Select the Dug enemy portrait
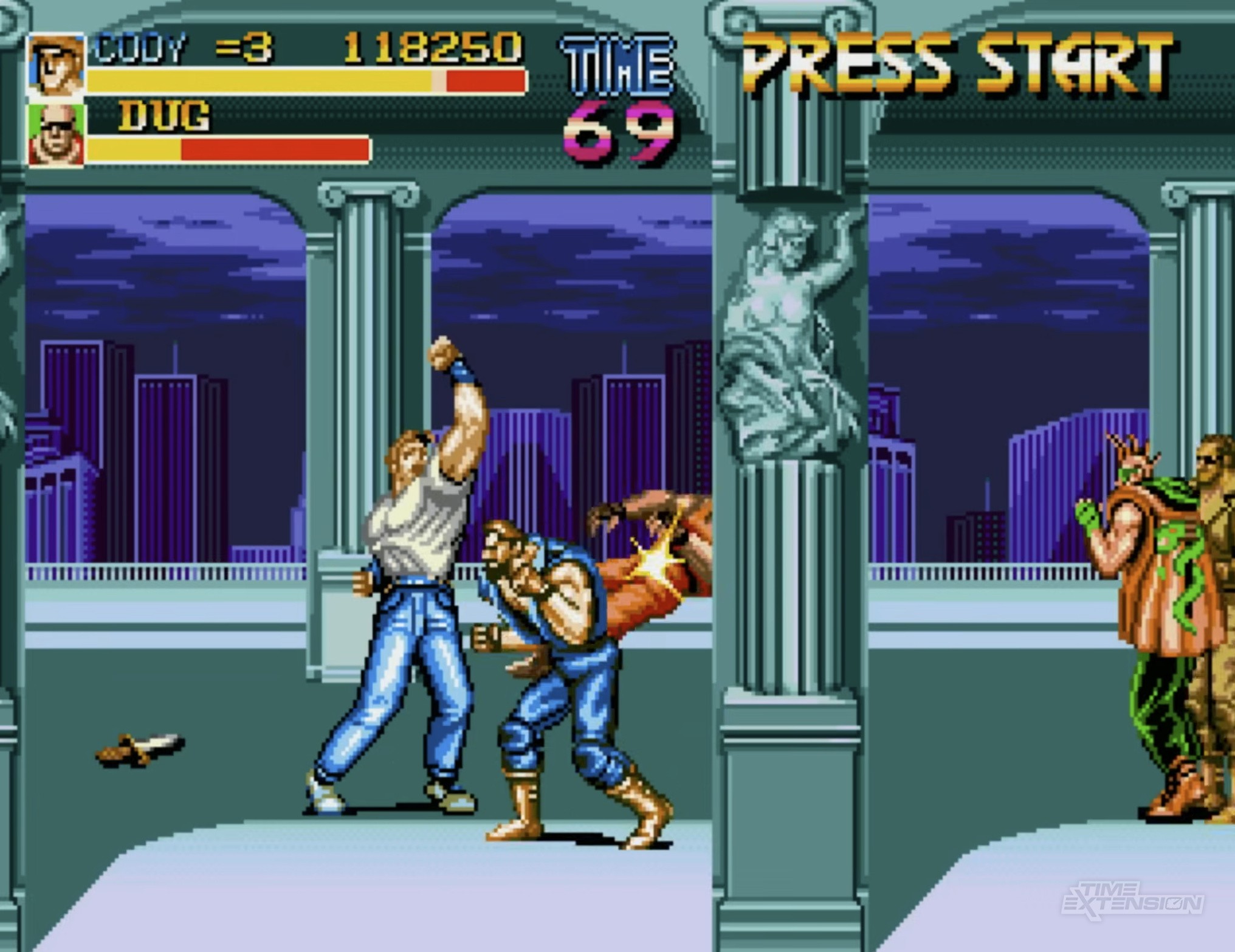This screenshot has width=1235, height=952. pyautogui.click(x=56, y=135)
